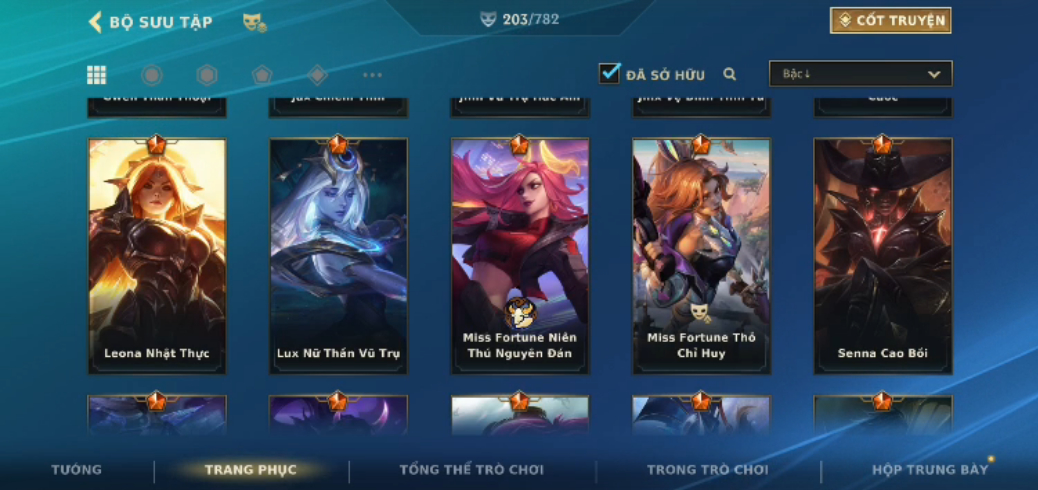Click the three-dots more filters icon
1038x490 pixels.
[372, 75]
